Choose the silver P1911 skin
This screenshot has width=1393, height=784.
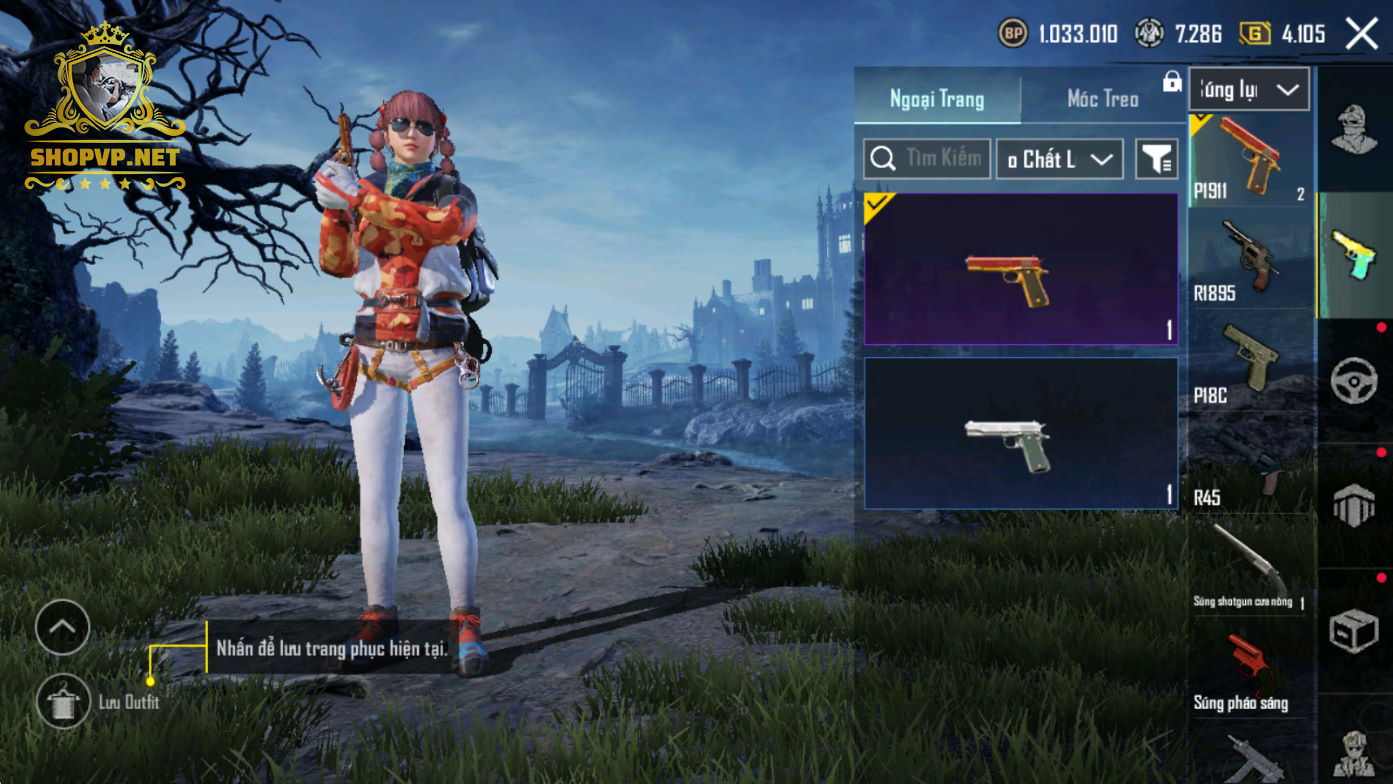click(x=1021, y=433)
